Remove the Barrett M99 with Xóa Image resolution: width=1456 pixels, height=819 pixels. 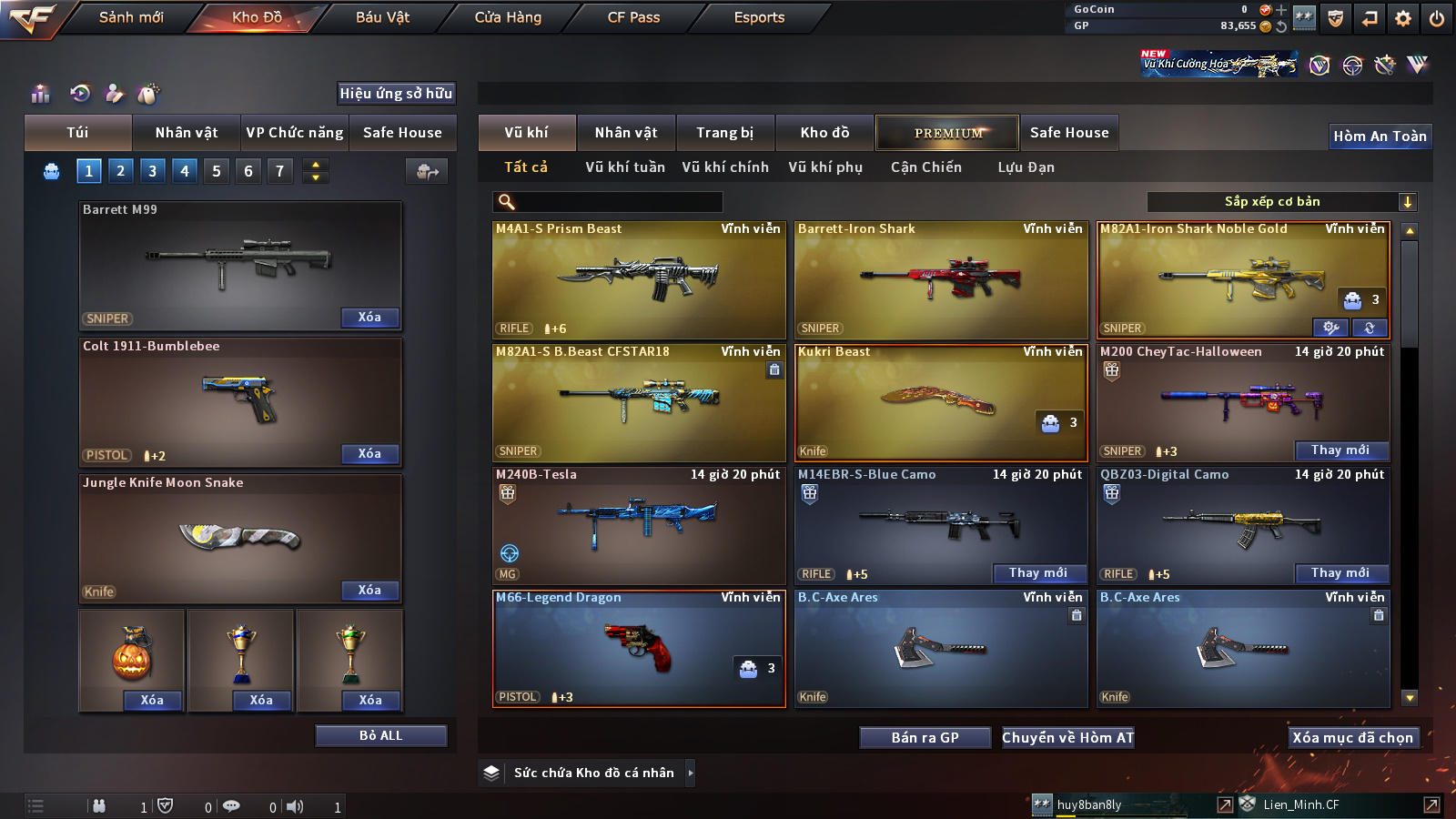pyautogui.click(x=369, y=318)
